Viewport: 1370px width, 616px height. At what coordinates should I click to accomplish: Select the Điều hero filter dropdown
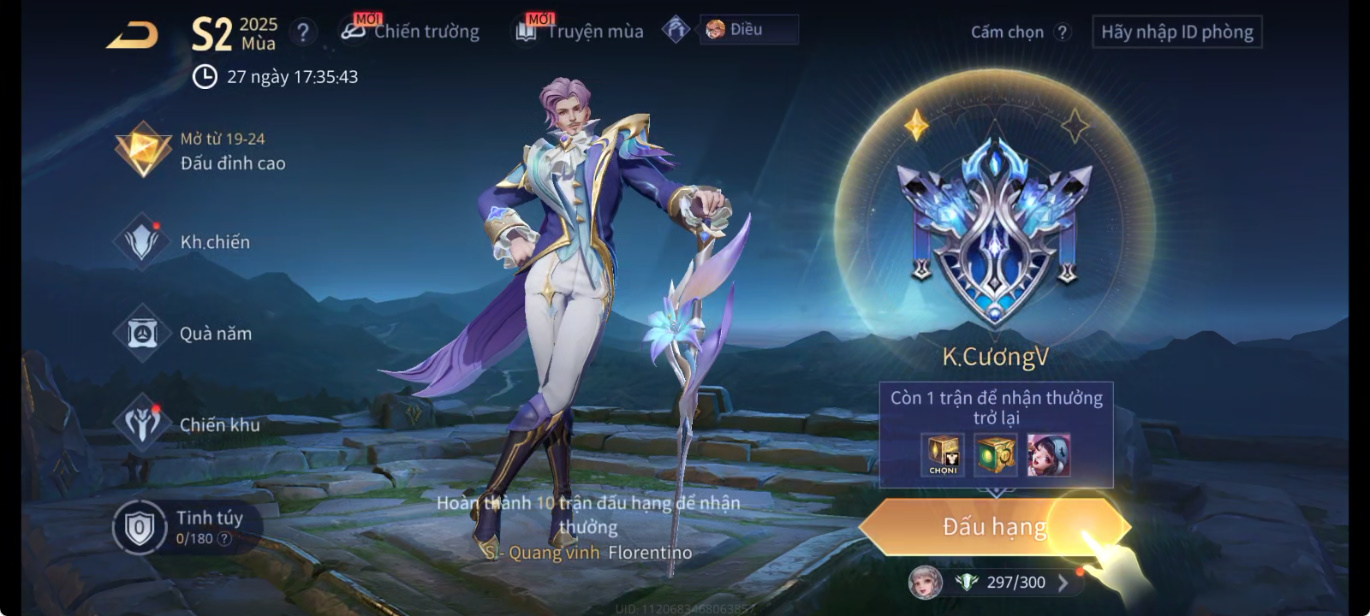(x=749, y=30)
